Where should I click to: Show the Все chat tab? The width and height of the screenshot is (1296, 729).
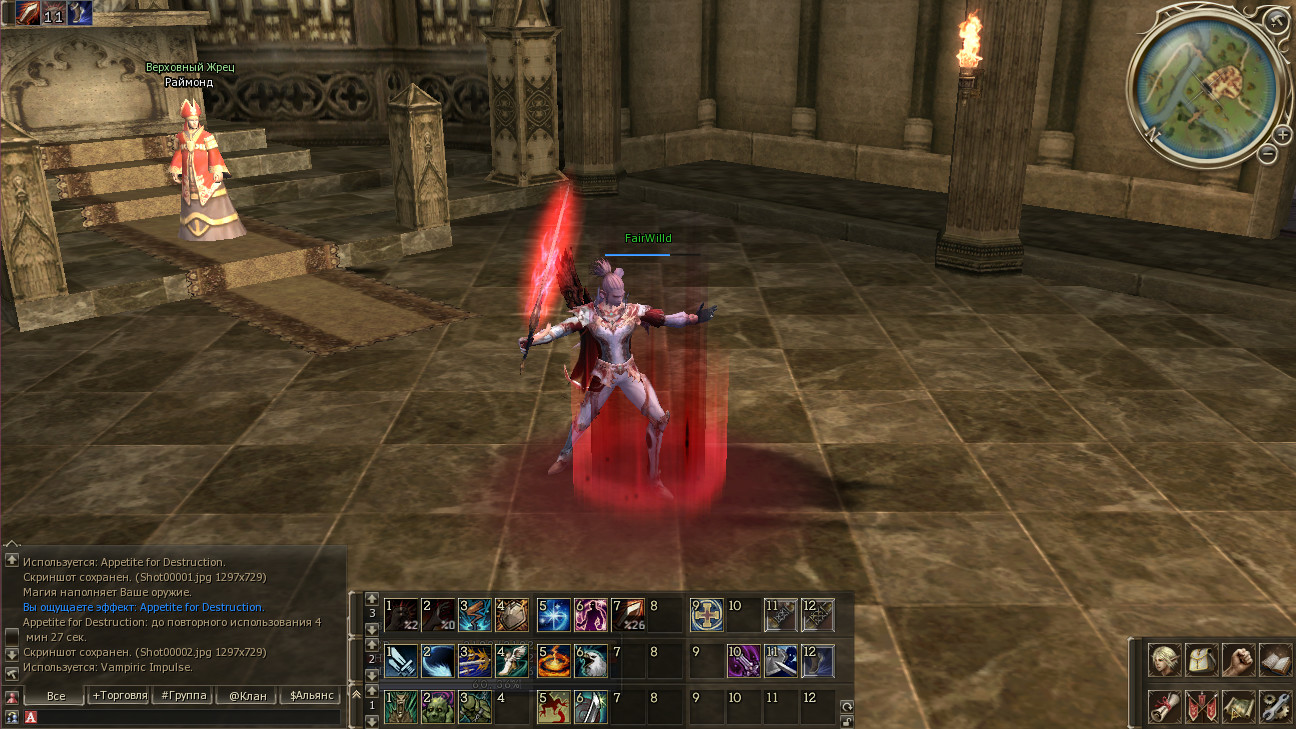56,695
